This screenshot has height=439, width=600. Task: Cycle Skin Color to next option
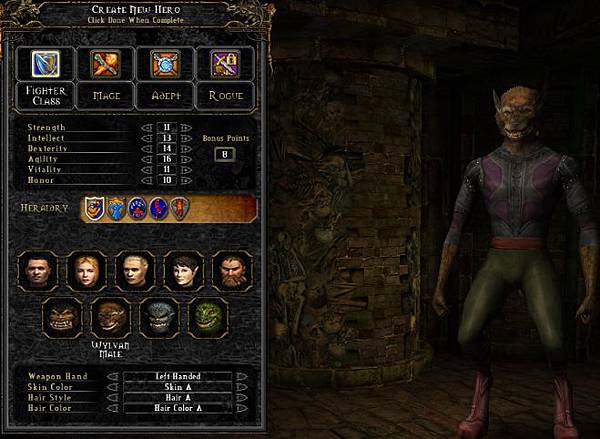(241, 387)
